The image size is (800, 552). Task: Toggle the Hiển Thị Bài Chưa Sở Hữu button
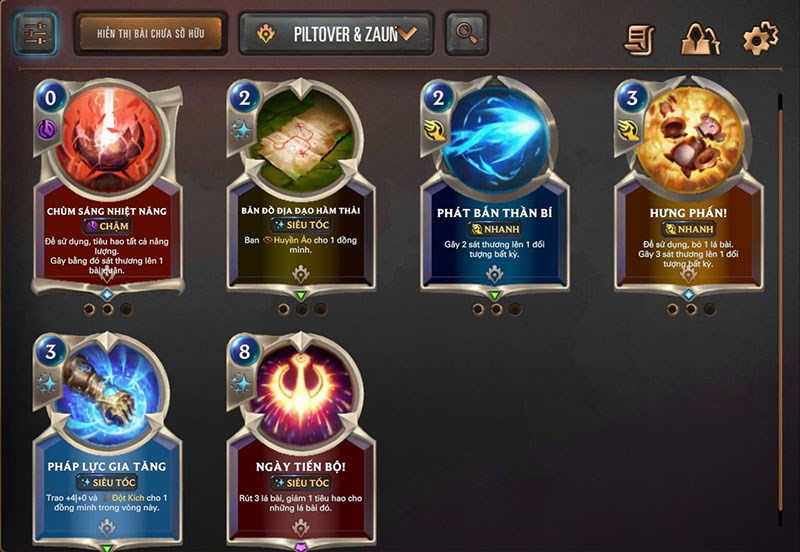pos(151,34)
